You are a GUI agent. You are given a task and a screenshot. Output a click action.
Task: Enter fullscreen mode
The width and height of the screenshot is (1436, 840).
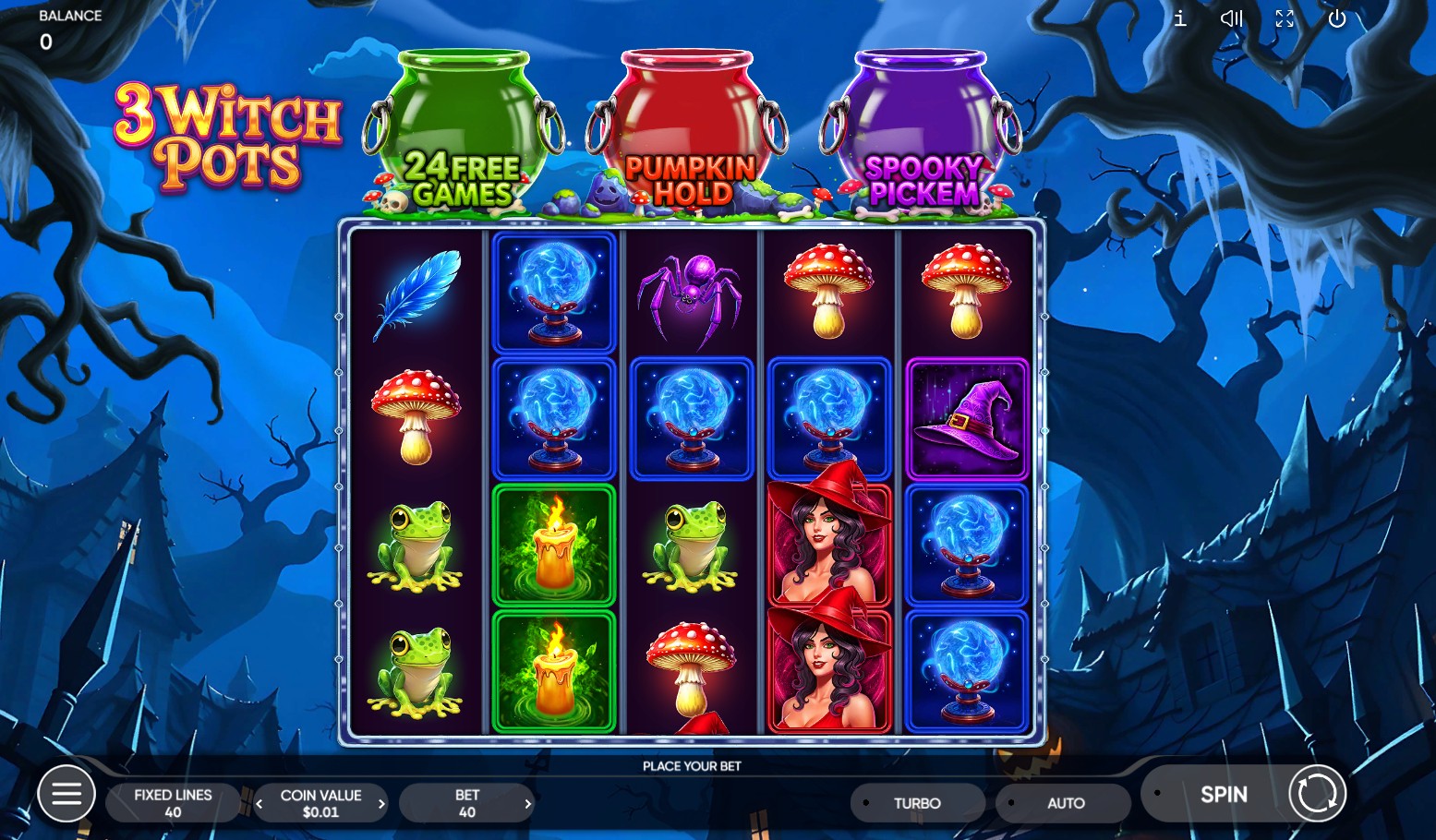(x=1284, y=18)
